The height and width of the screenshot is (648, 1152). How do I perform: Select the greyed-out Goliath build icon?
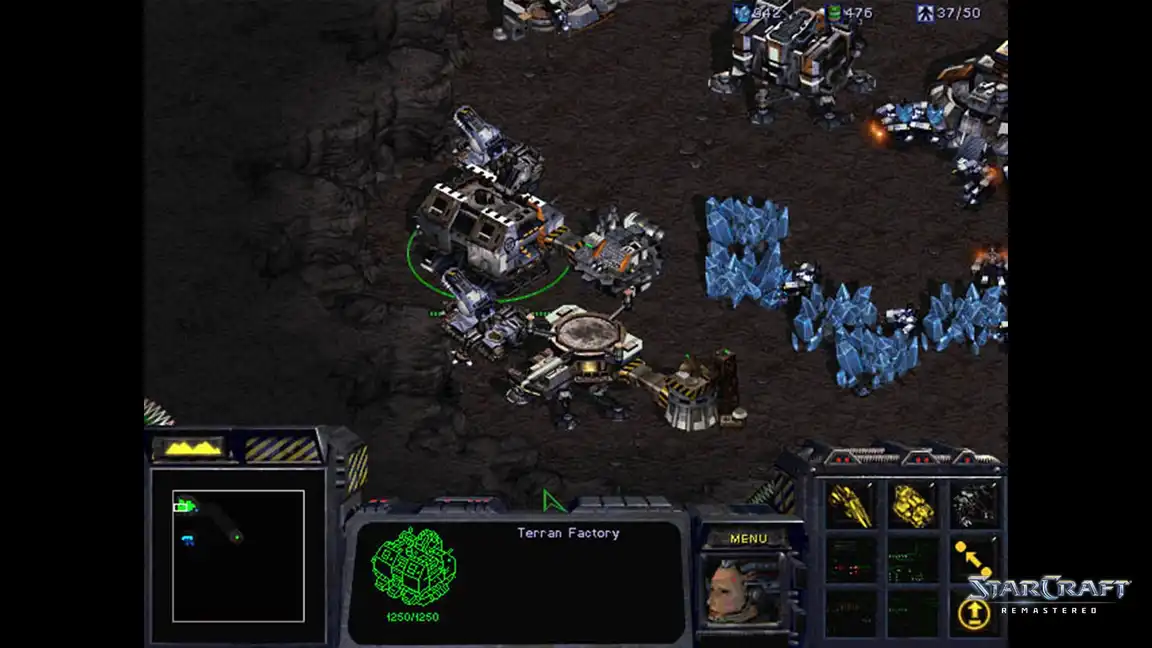(x=973, y=506)
